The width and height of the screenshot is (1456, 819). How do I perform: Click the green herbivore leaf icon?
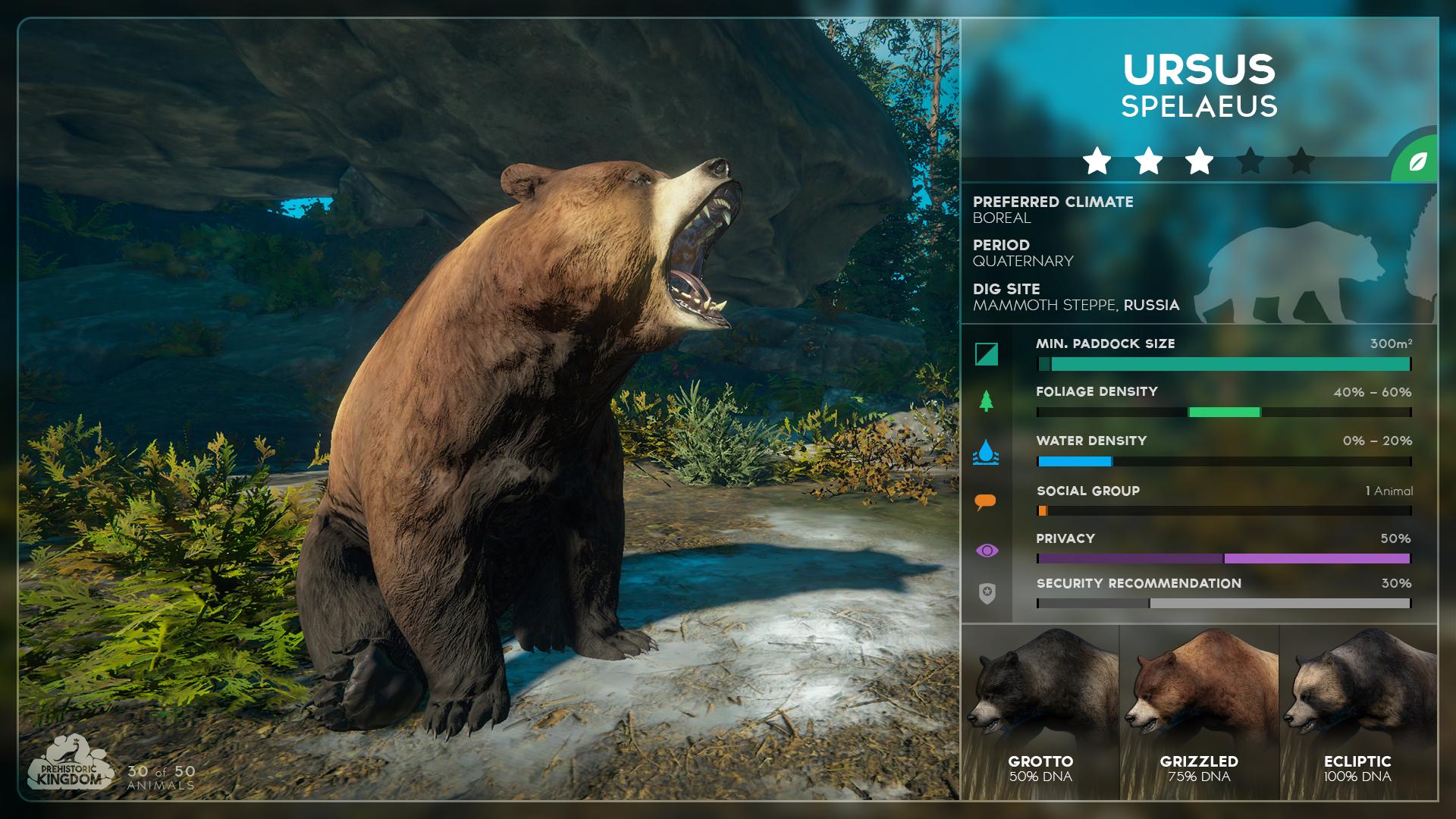1420,162
